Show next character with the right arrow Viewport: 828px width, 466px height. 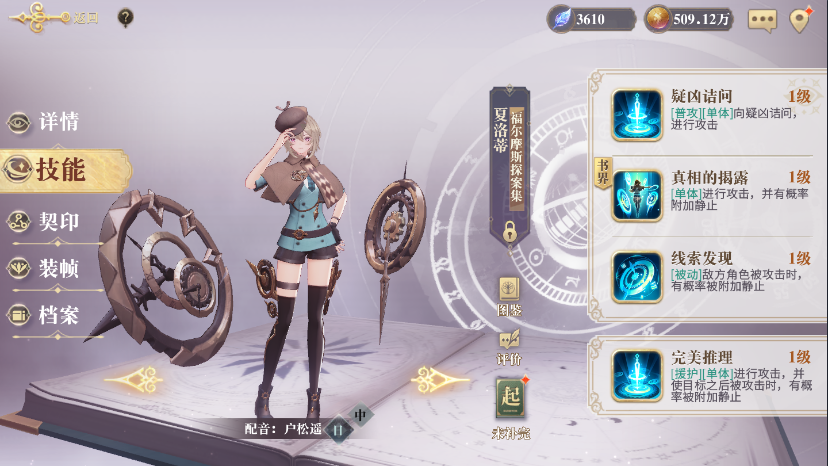tap(441, 379)
